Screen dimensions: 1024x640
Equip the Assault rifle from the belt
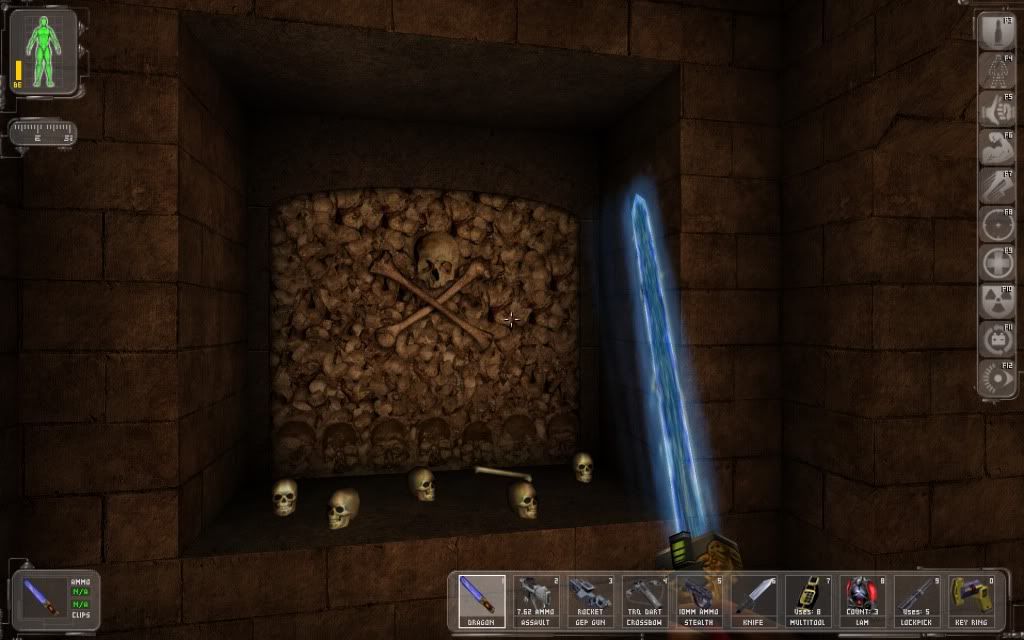pyautogui.click(x=536, y=601)
